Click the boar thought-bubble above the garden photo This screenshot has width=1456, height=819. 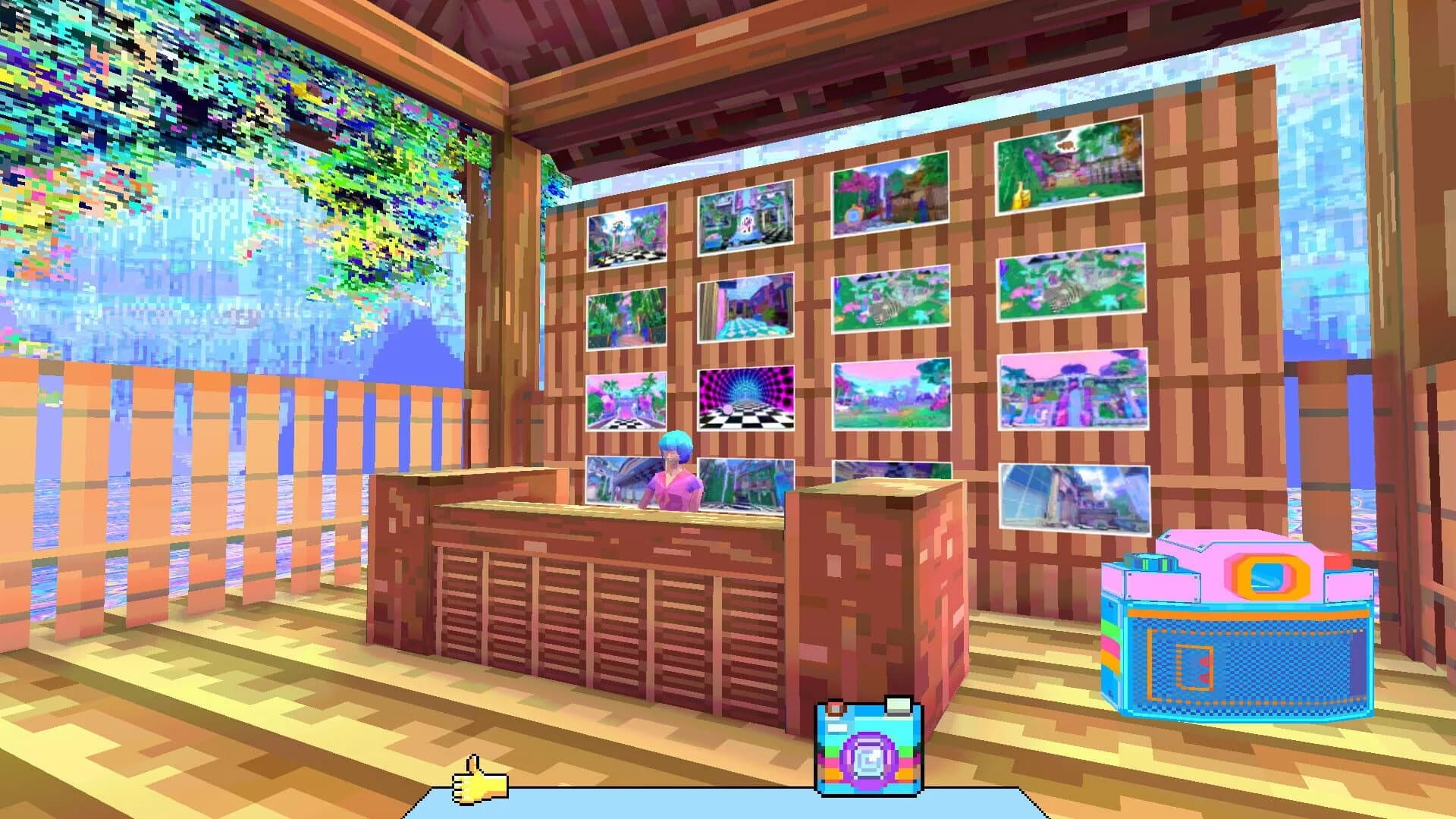coord(1066,145)
